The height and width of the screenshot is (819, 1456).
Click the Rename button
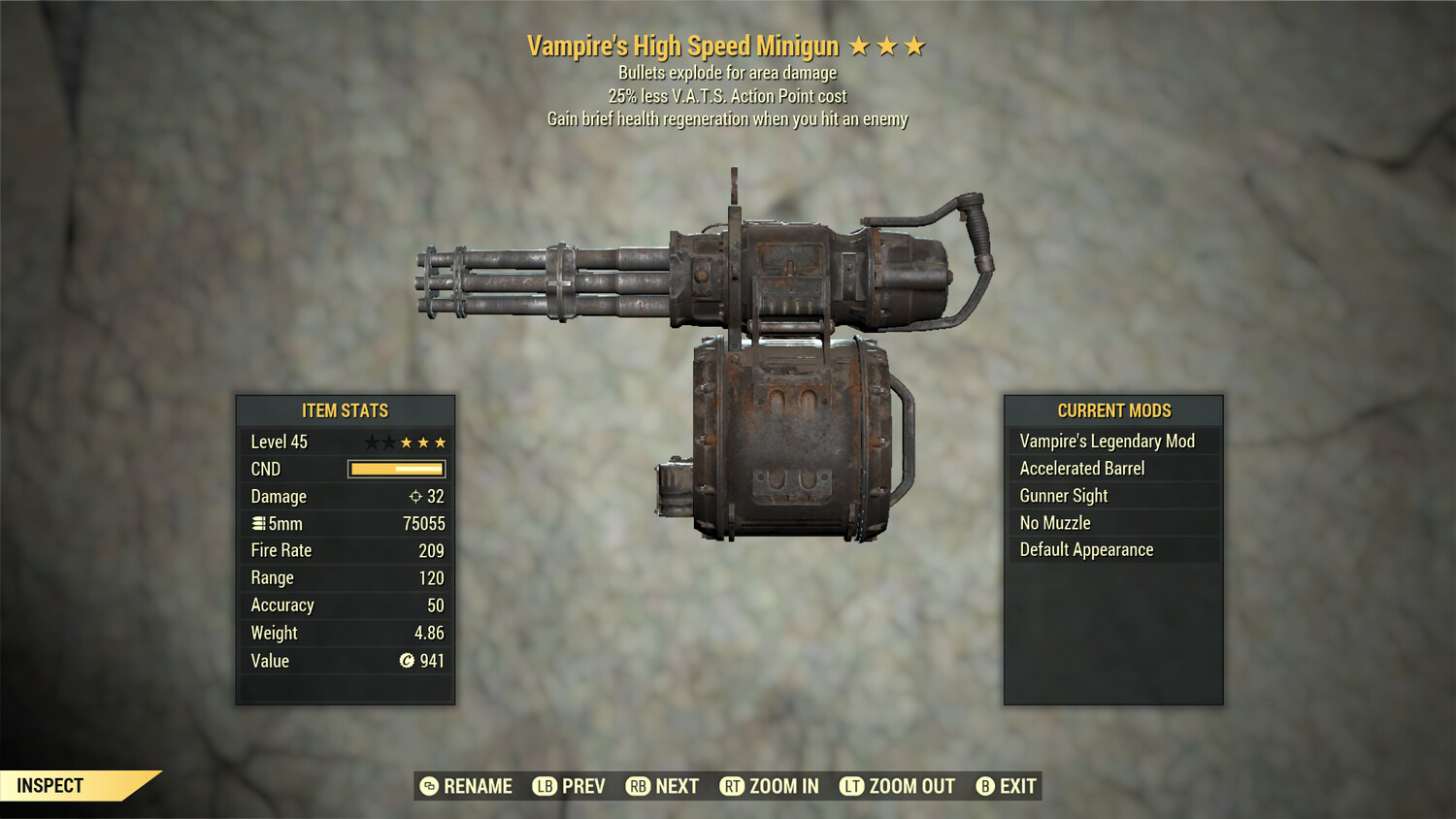tap(478, 786)
